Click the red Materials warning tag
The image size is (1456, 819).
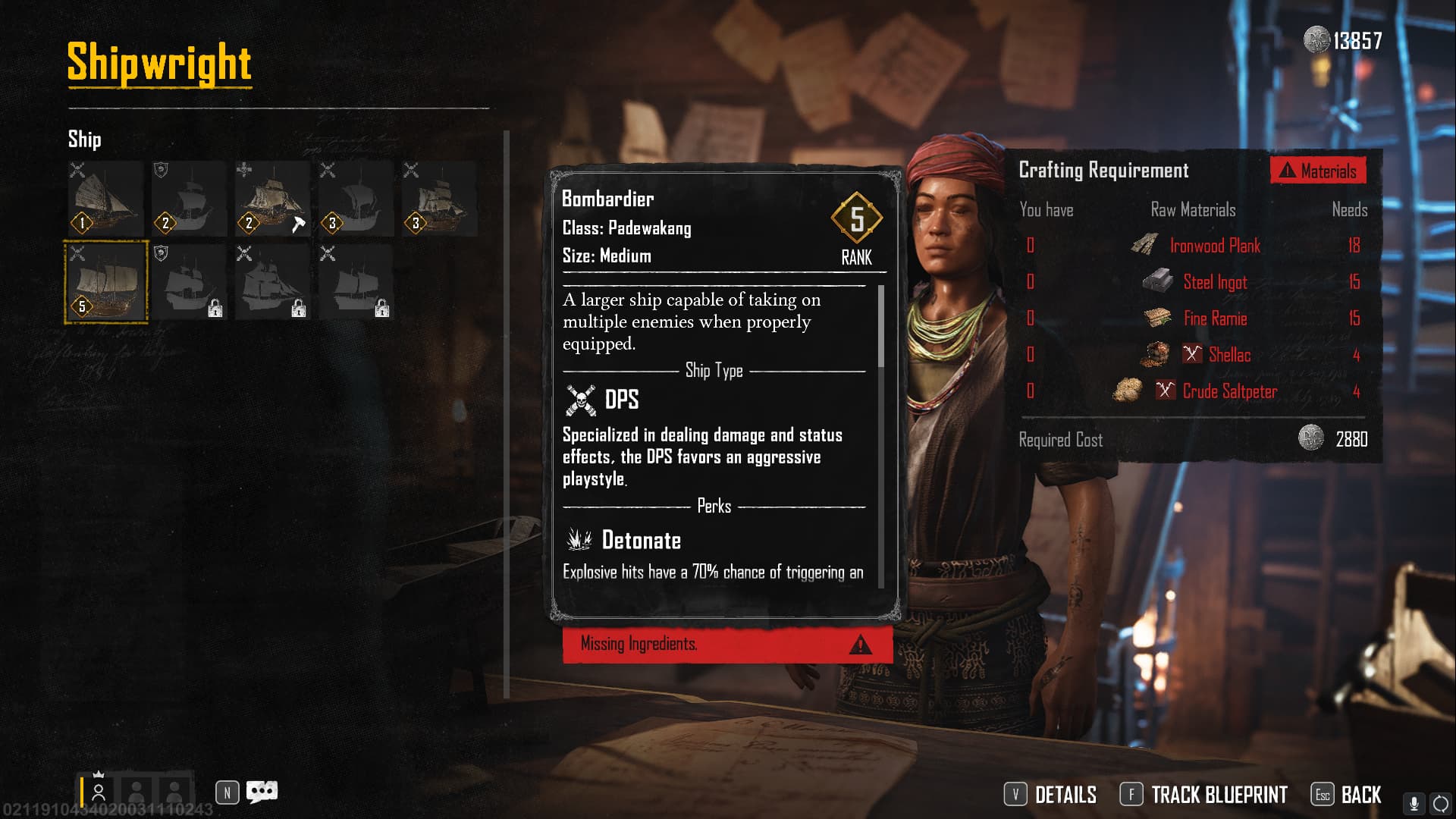coord(1318,171)
